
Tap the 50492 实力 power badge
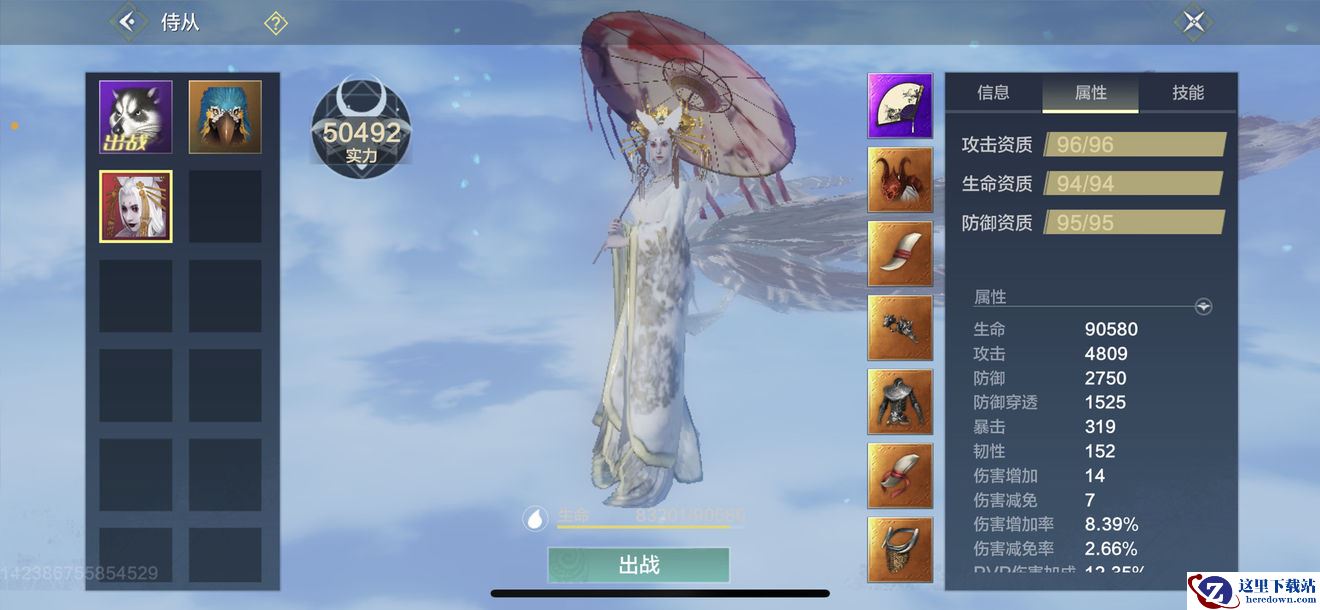pyautogui.click(x=361, y=131)
